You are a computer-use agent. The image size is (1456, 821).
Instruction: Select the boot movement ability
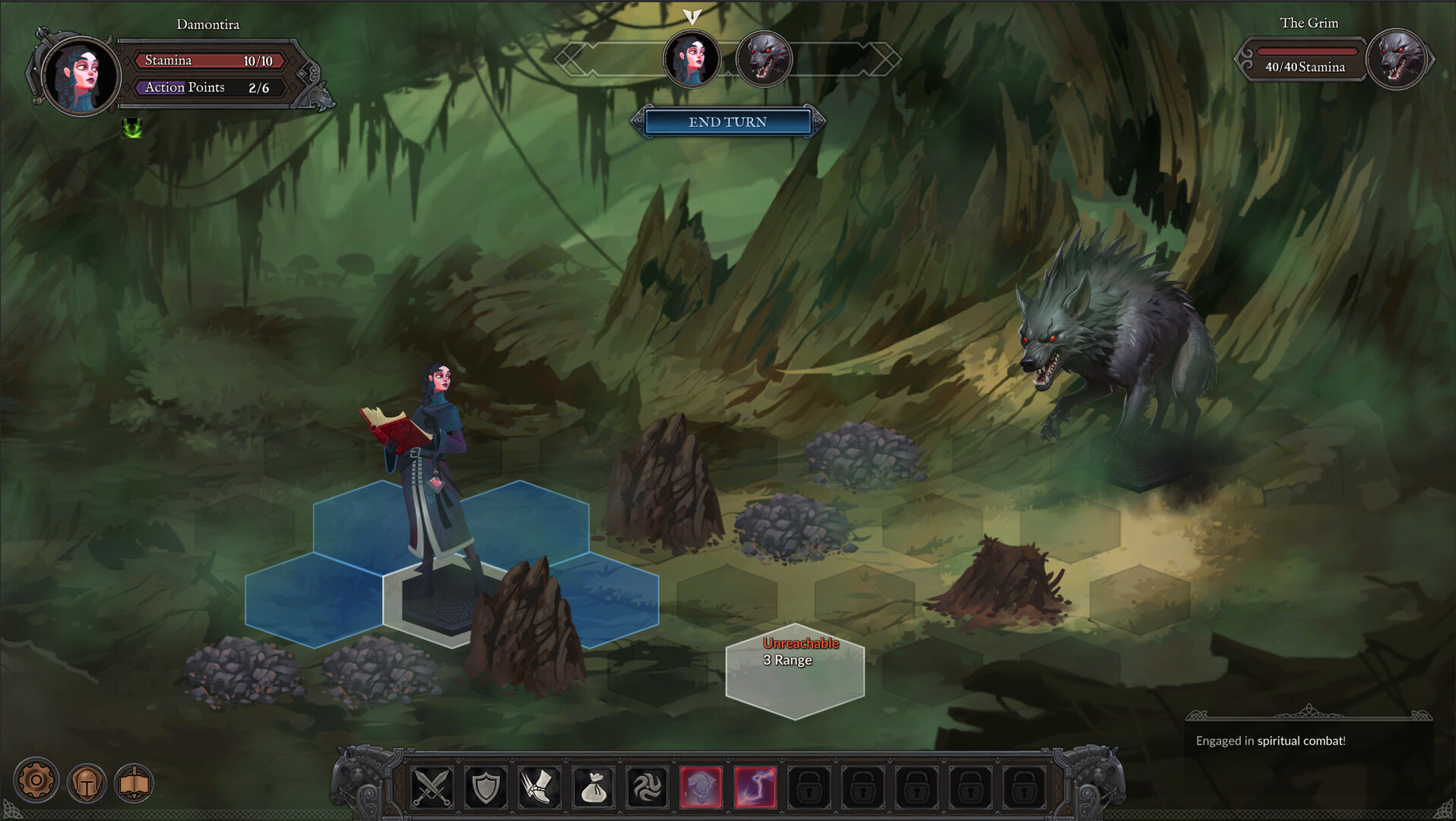point(540,787)
